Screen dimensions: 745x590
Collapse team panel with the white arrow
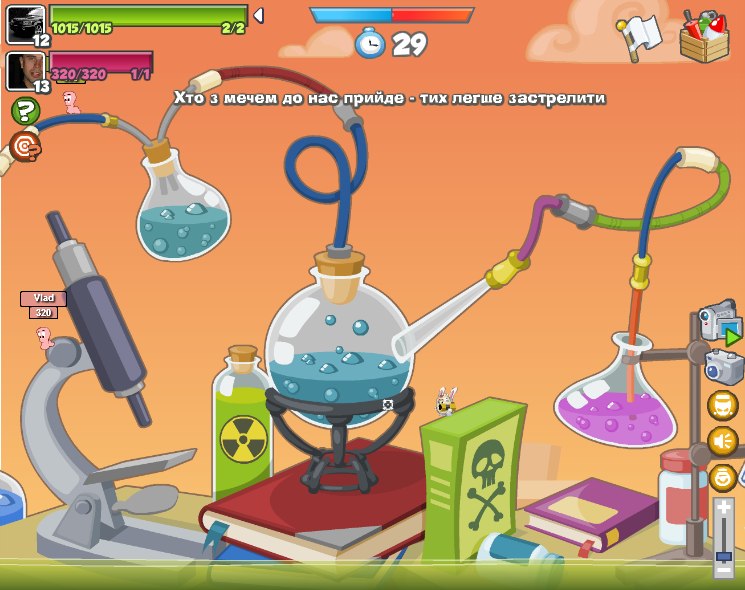[258, 16]
